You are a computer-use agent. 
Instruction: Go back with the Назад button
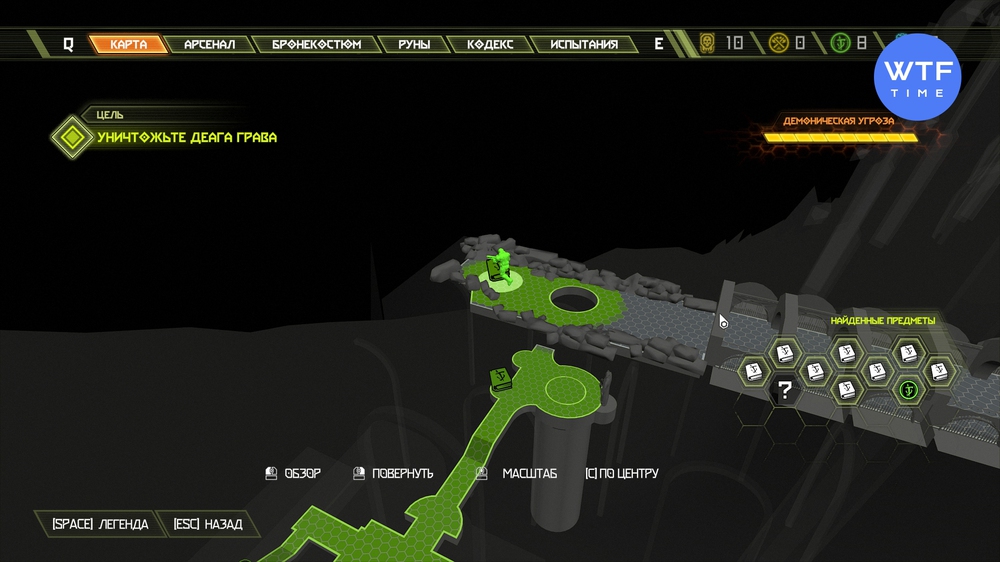(x=207, y=524)
